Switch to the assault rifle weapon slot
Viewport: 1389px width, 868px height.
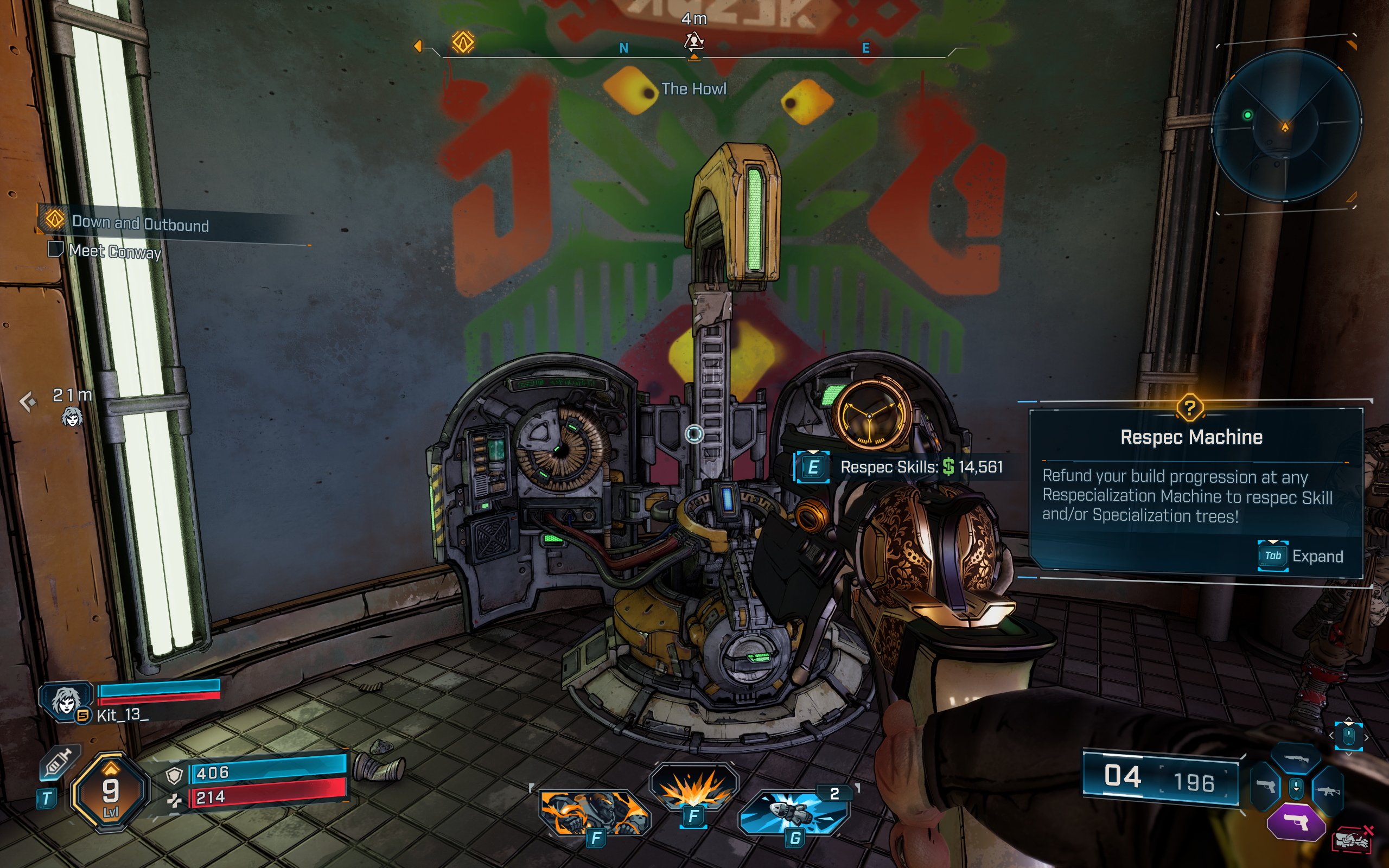pyautogui.click(x=1328, y=791)
